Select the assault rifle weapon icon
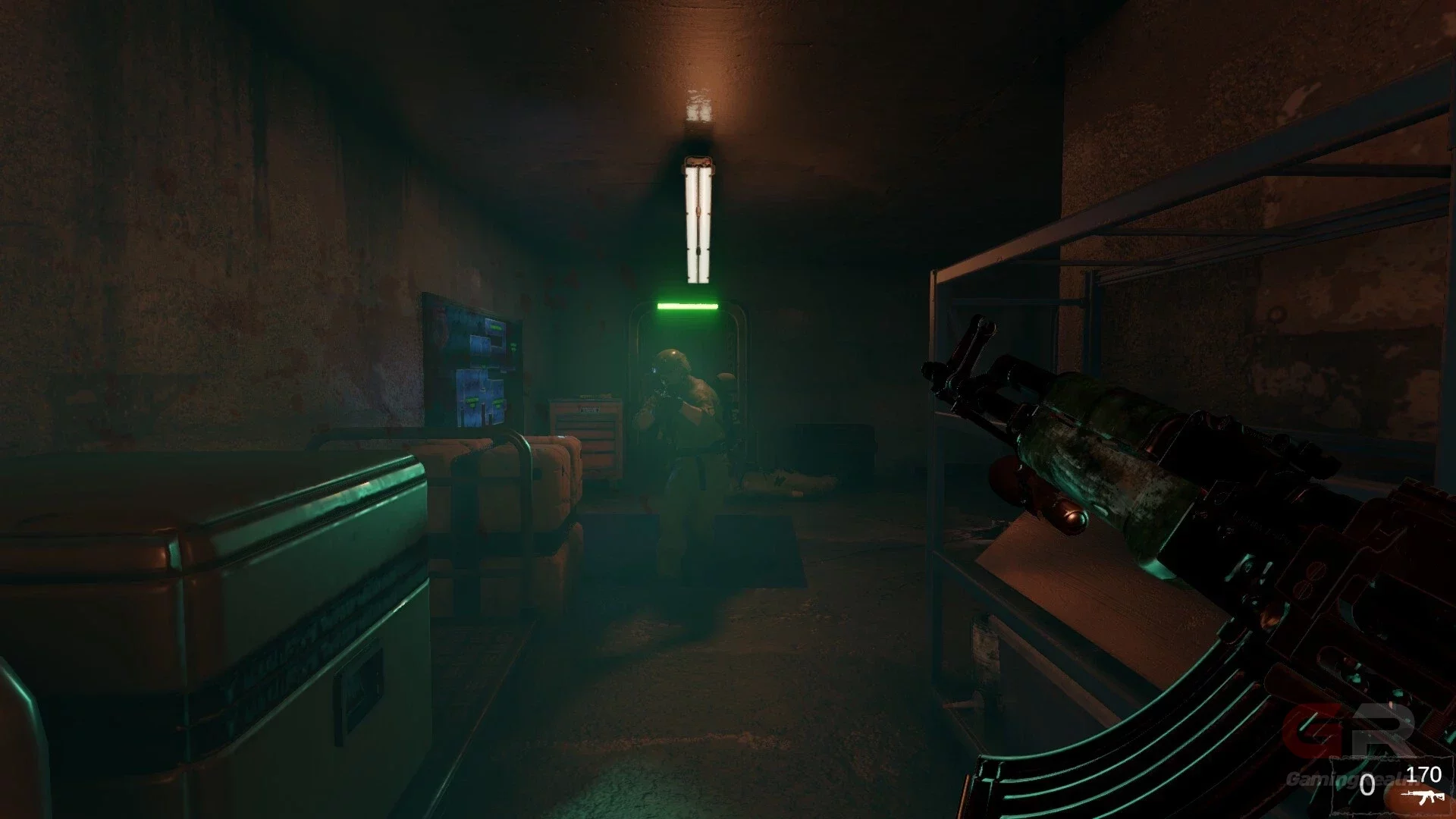Image resolution: width=1456 pixels, height=819 pixels. [x=1423, y=795]
